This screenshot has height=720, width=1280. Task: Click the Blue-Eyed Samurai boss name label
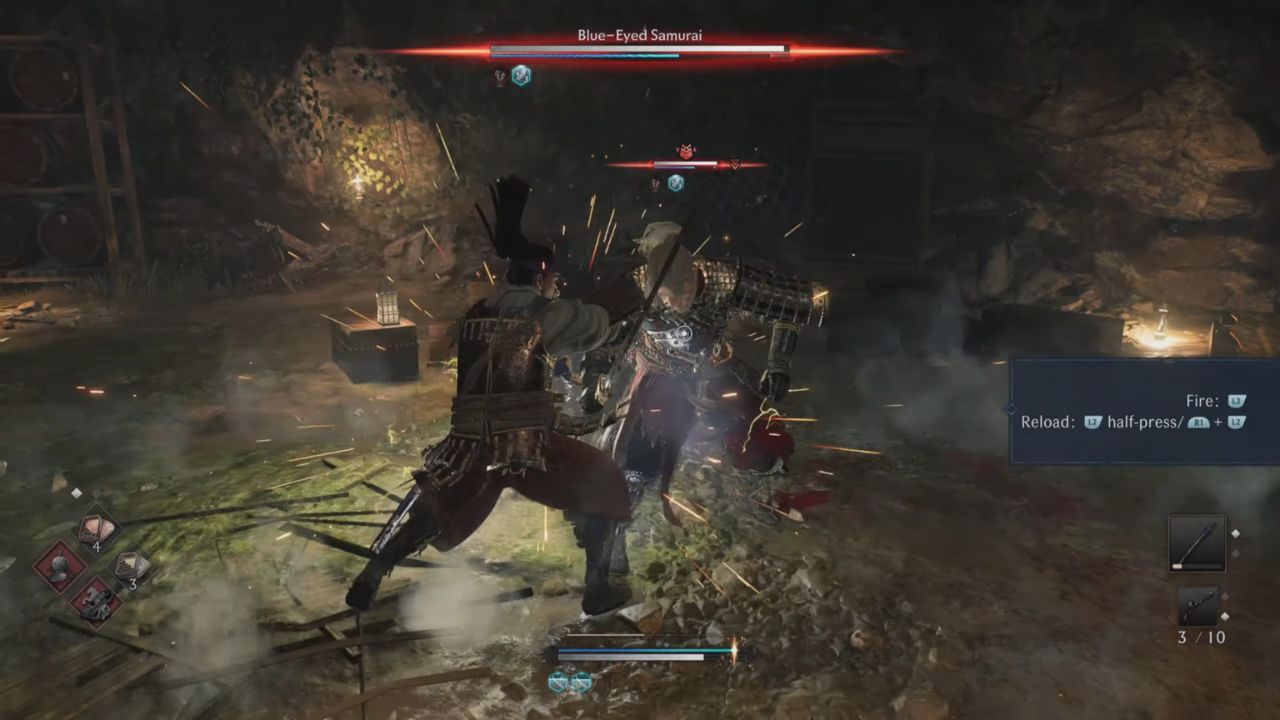click(639, 35)
